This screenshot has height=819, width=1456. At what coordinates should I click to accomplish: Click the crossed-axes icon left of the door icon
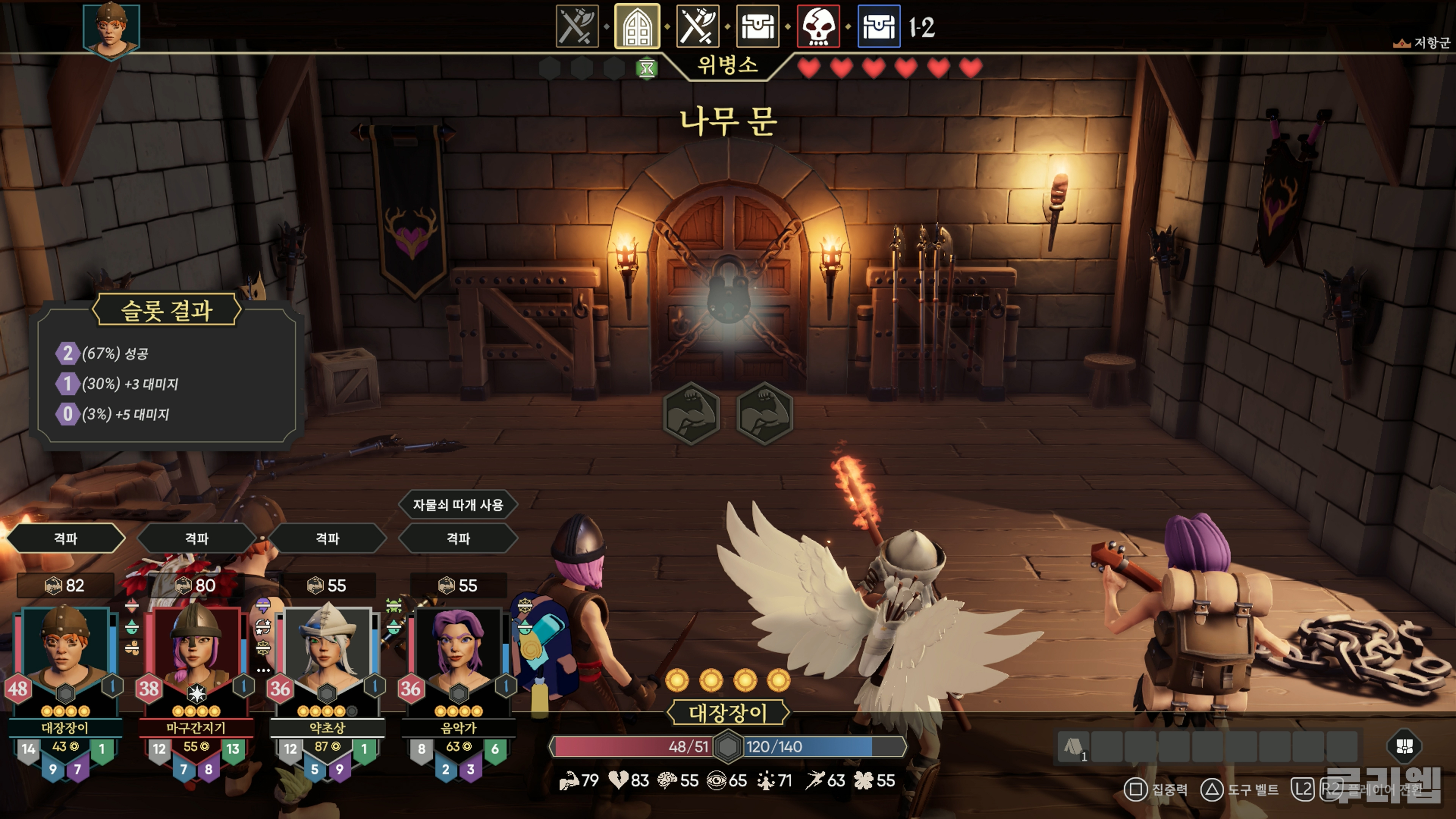[576, 27]
